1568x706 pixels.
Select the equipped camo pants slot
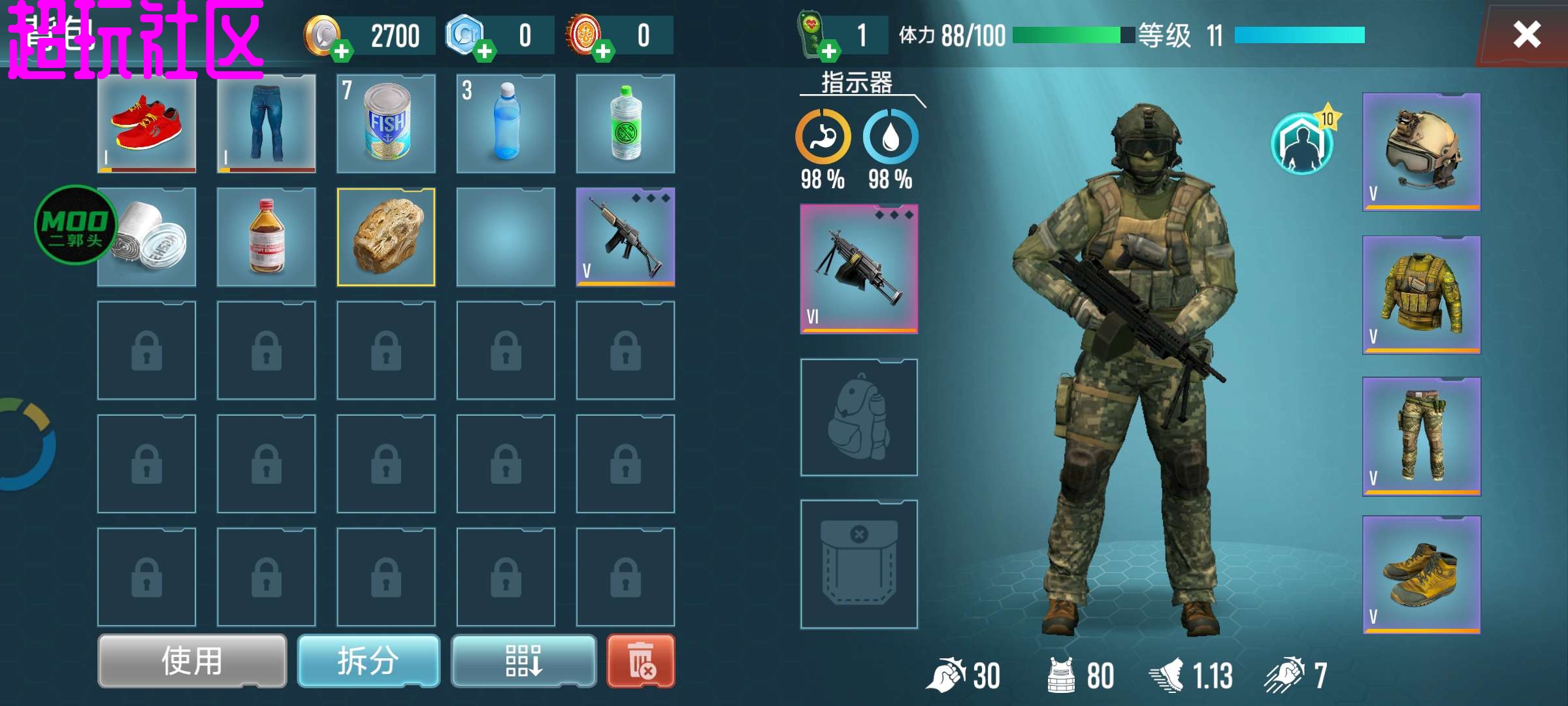(1422, 436)
